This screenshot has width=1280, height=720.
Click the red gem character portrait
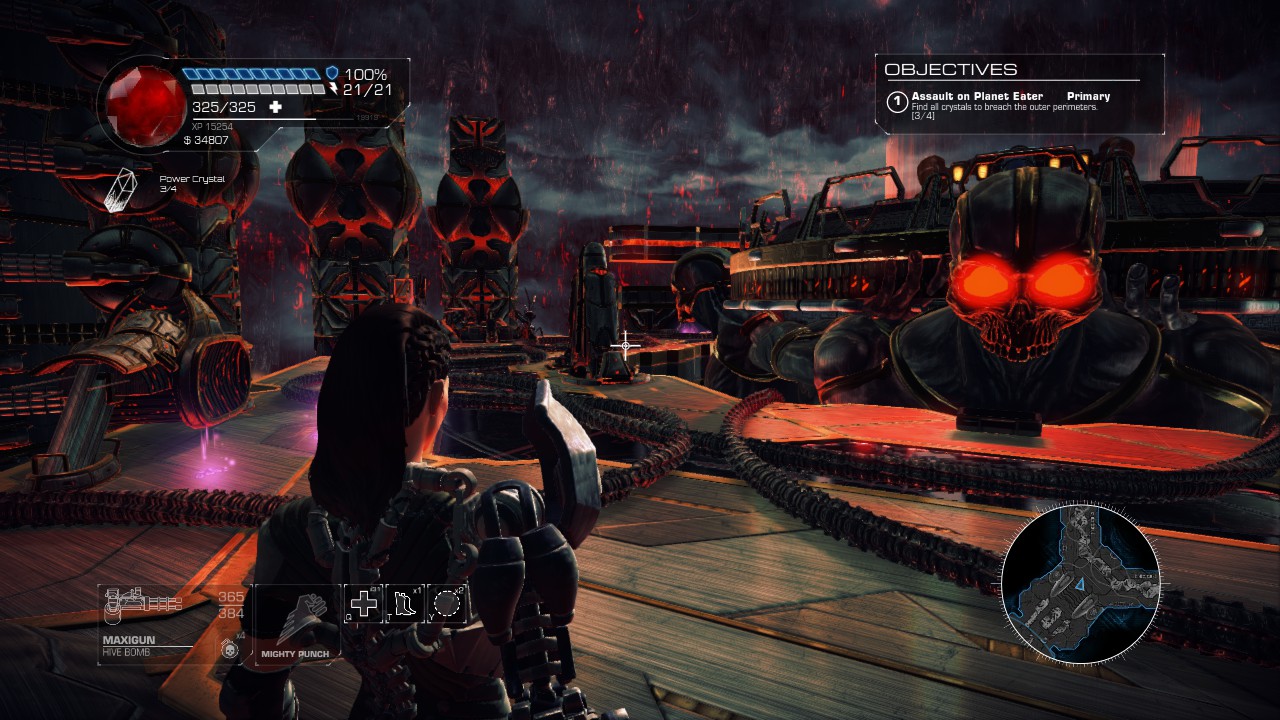tap(139, 103)
